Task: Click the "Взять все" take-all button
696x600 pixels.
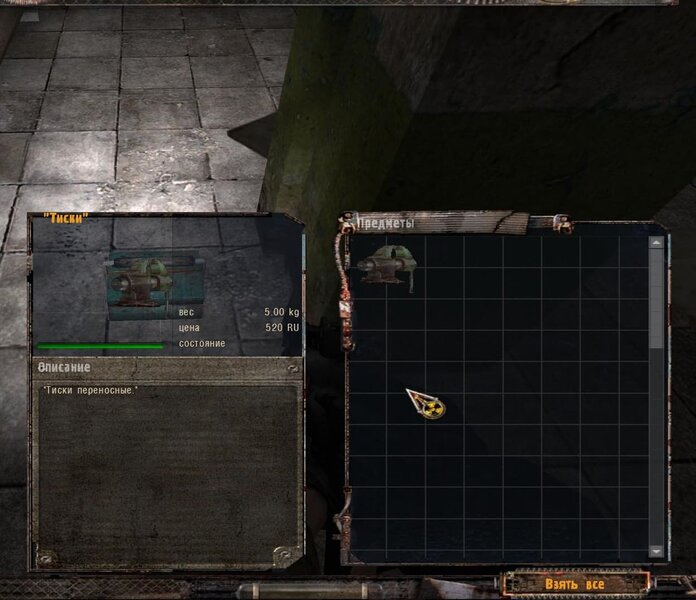Action: point(574,583)
